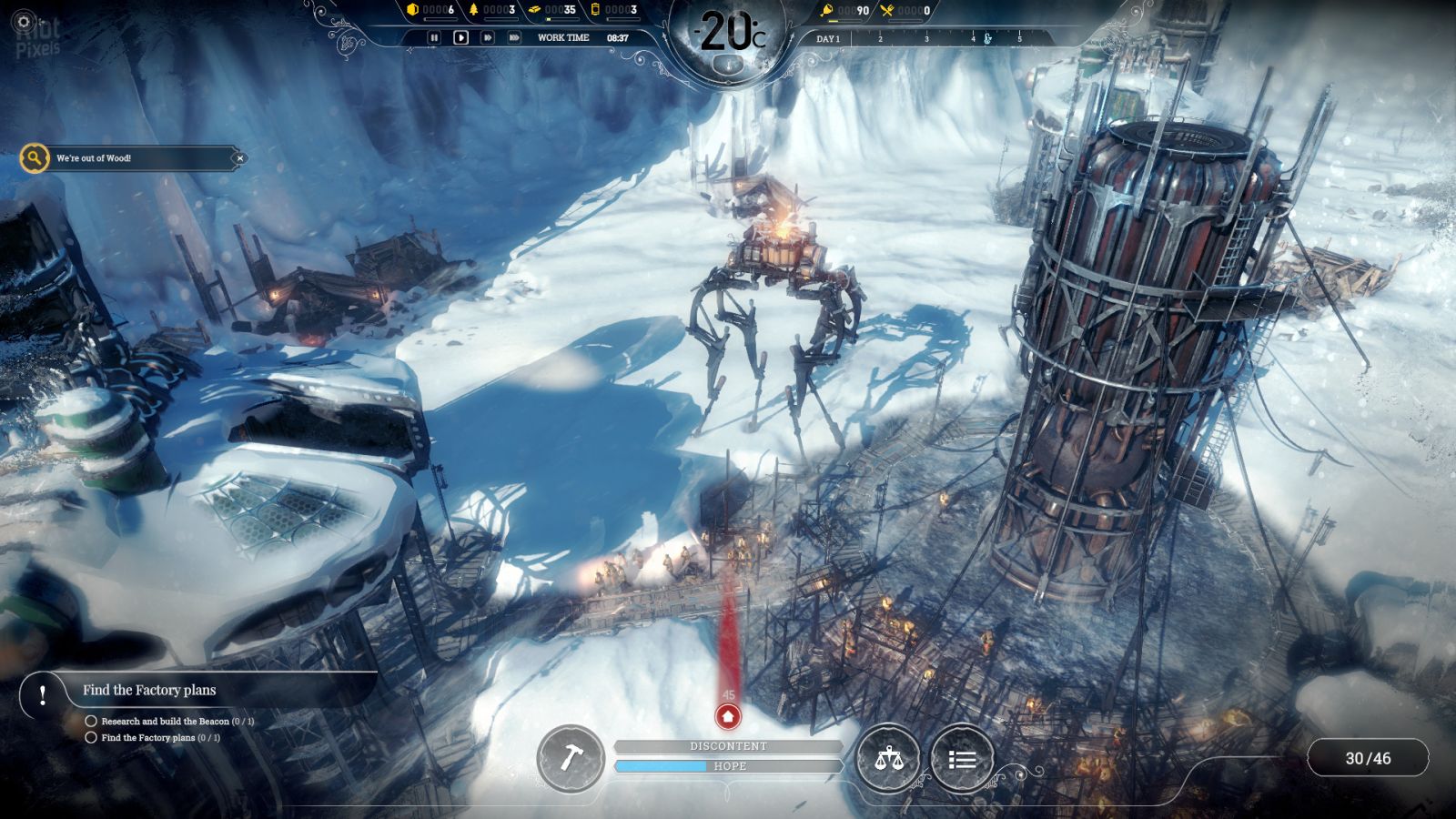Open the temperature forecast day timeline
Screen dimensions: 1456x819
coord(928,38)
